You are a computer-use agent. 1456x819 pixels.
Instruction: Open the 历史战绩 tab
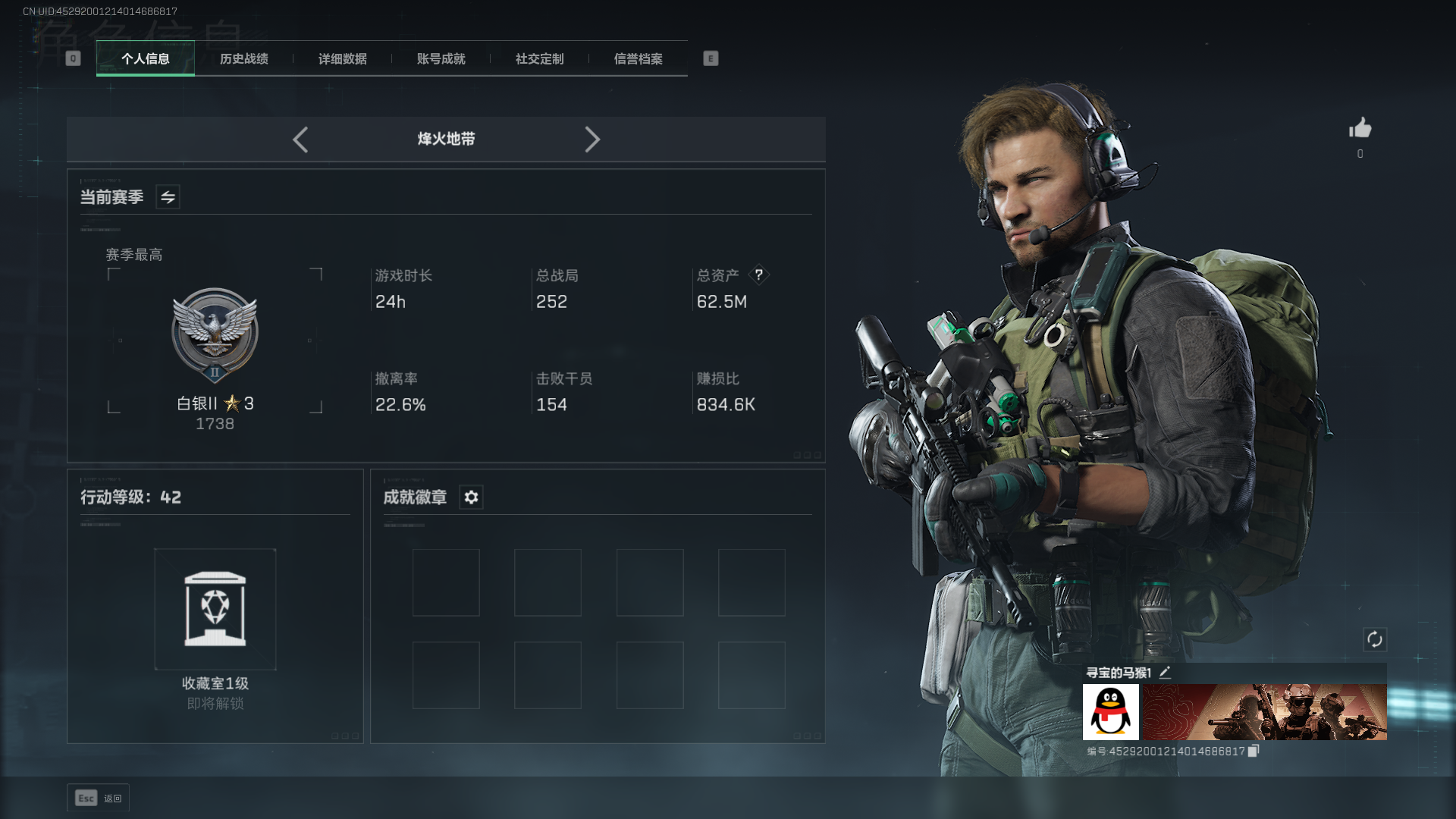(x=244, y=58)
